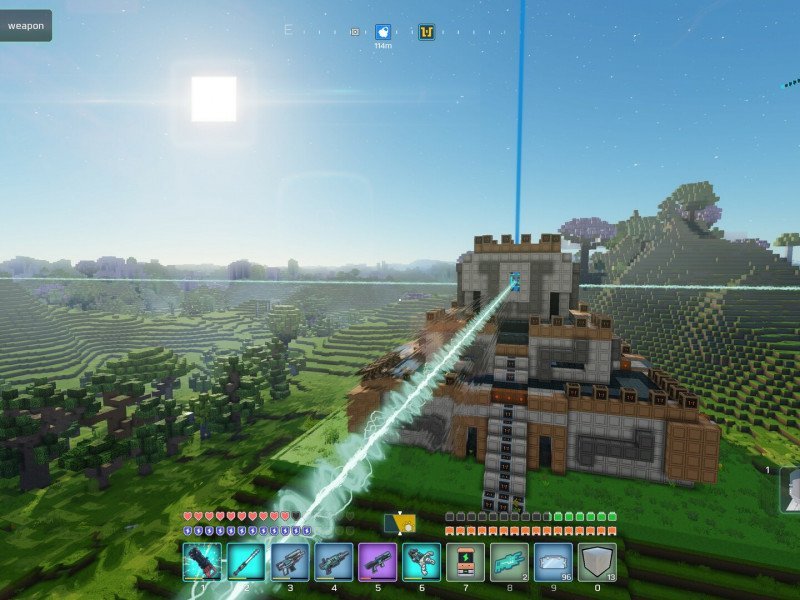Equip the green rifle in slot 4

(334, 562)
